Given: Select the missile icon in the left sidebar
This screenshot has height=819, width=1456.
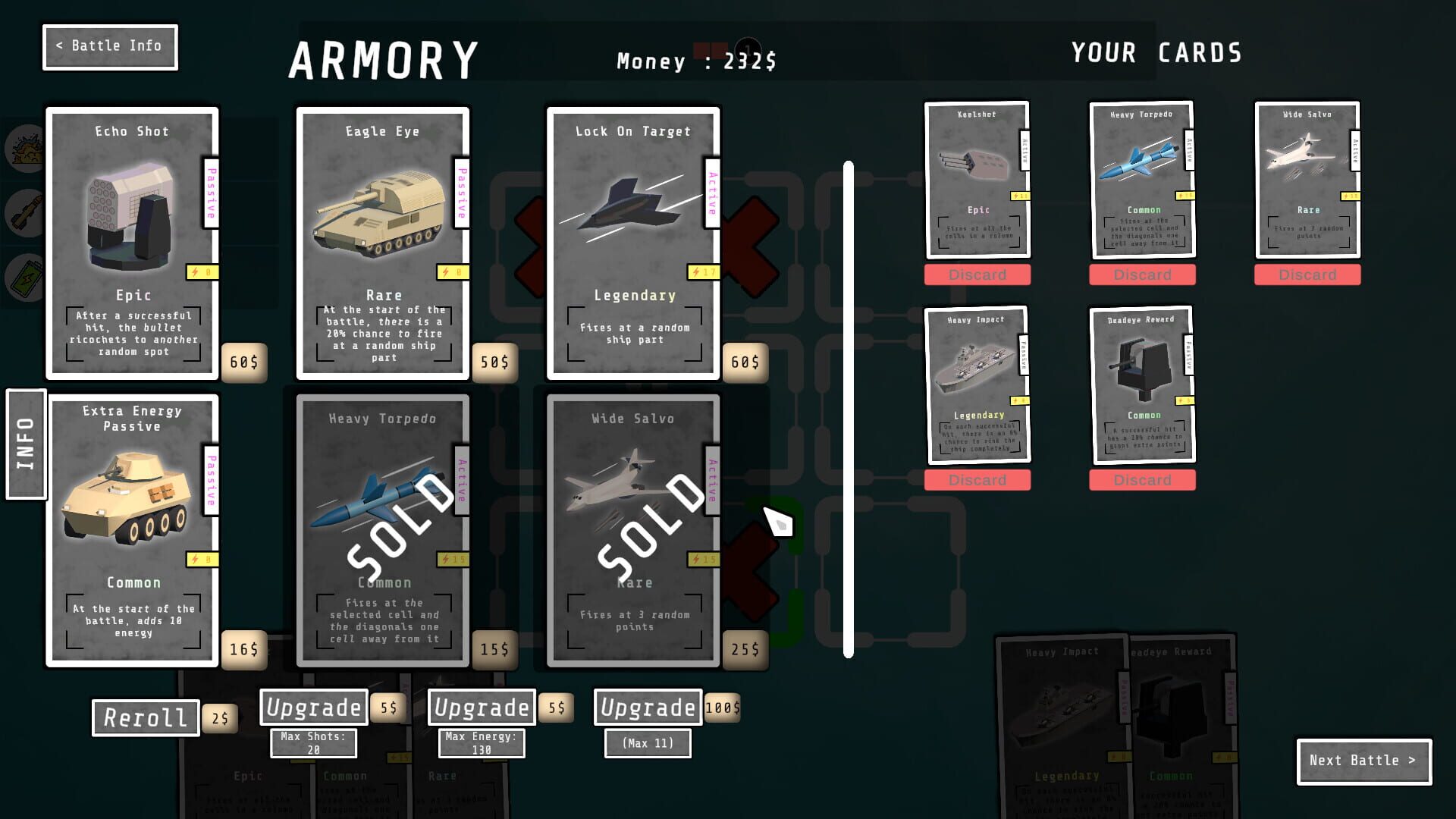Looking at the screenshot, I should 23,212.
